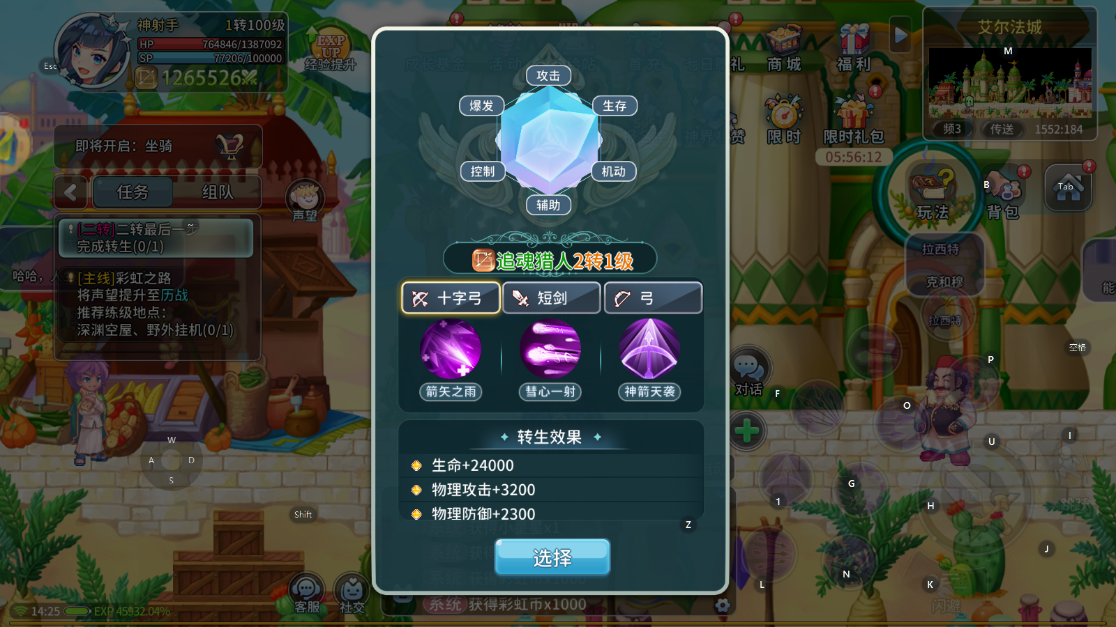Open the 商城 shop
Viewport: 1116px width, 627px height.
point(784,48)
